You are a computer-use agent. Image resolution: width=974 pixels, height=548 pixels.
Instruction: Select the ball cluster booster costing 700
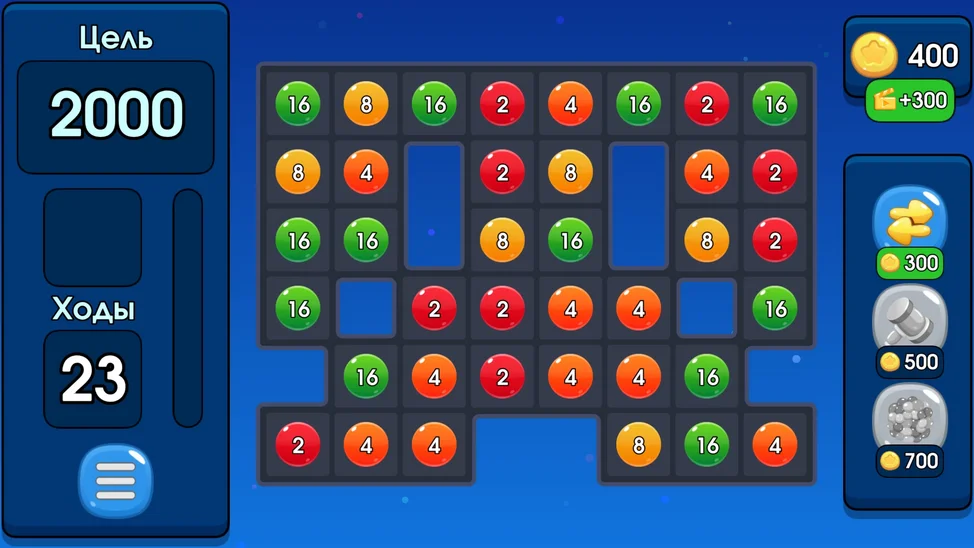point(909,418)
